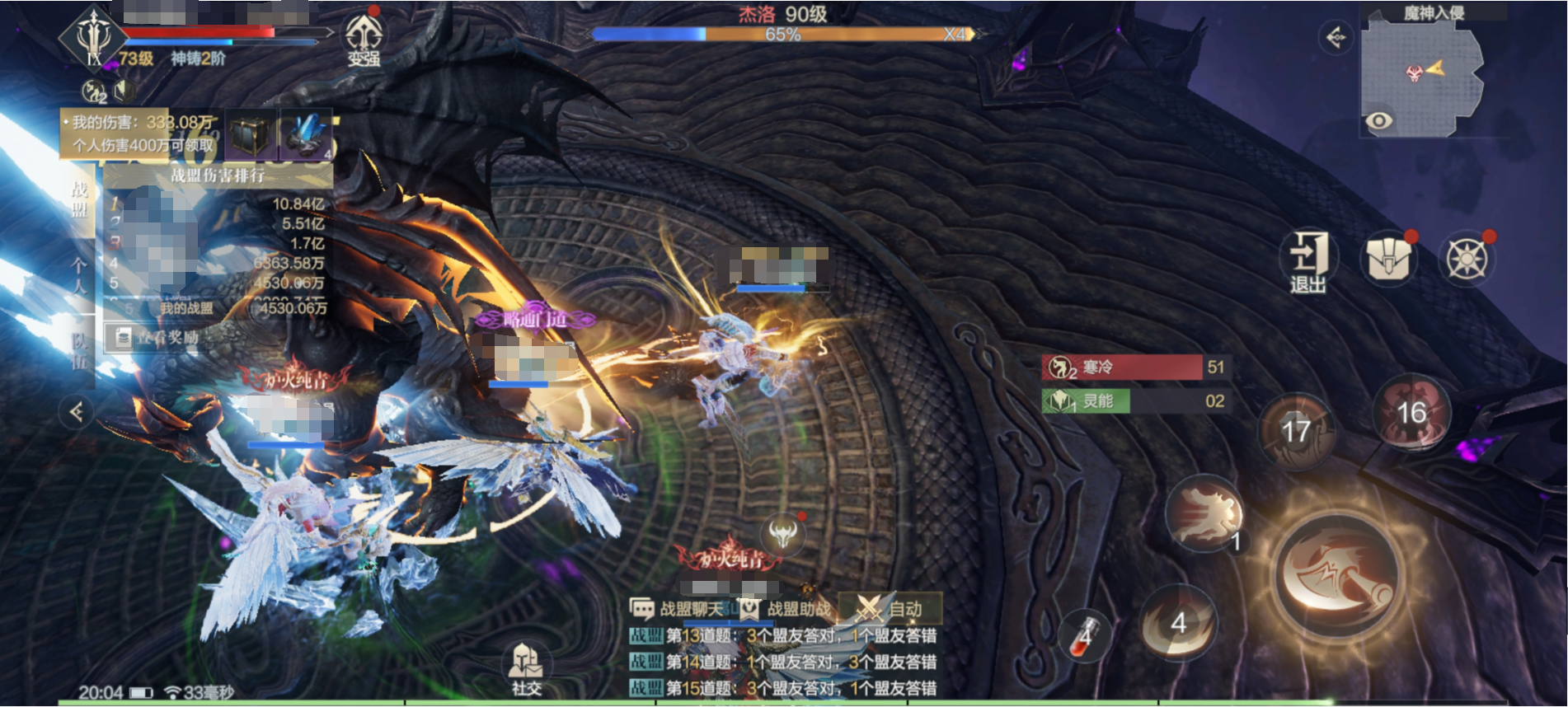Toggle 自动 auto-battle mode

click(890, 610)
